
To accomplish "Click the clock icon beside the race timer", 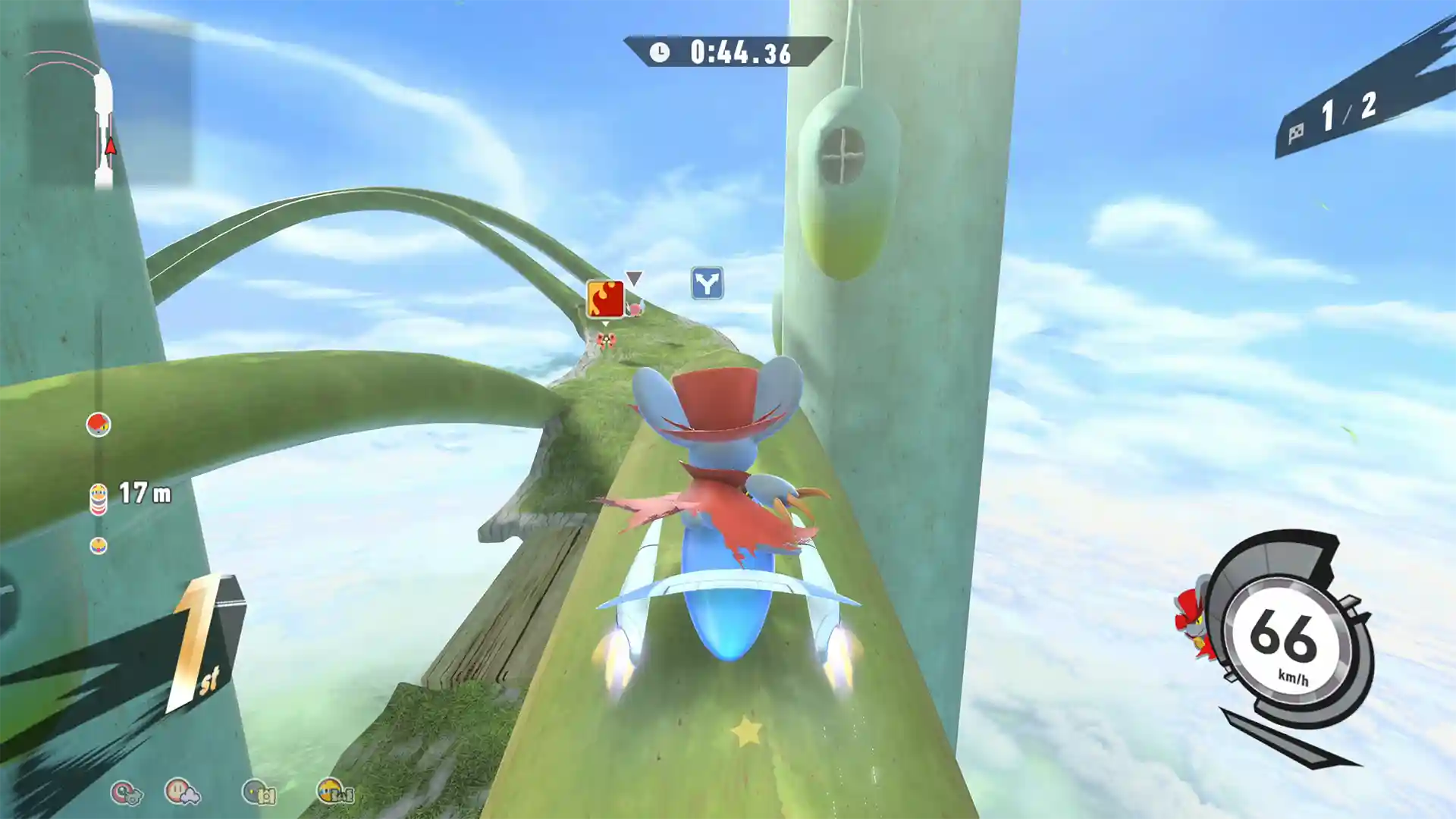I will point(660,52).
